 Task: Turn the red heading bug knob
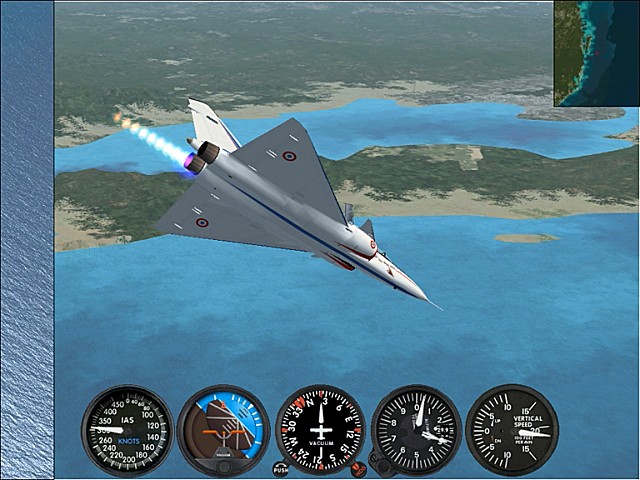pyautogui.click(x=358, y=468)
